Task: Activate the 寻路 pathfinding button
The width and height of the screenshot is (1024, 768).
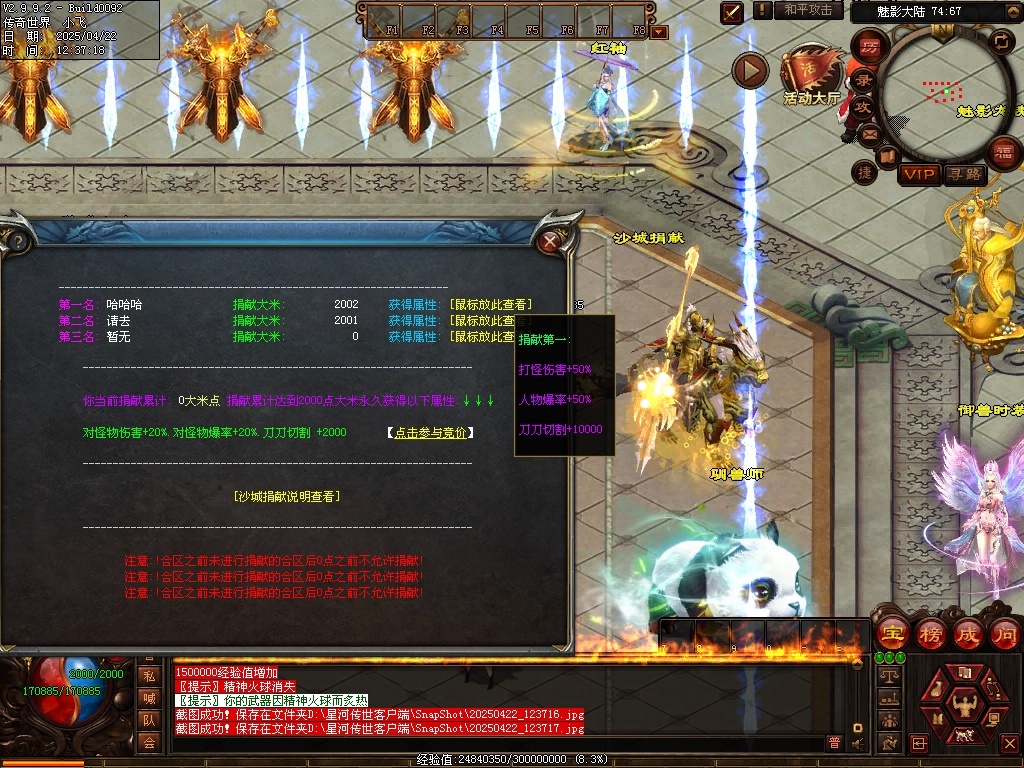Action: click(964, 175)
